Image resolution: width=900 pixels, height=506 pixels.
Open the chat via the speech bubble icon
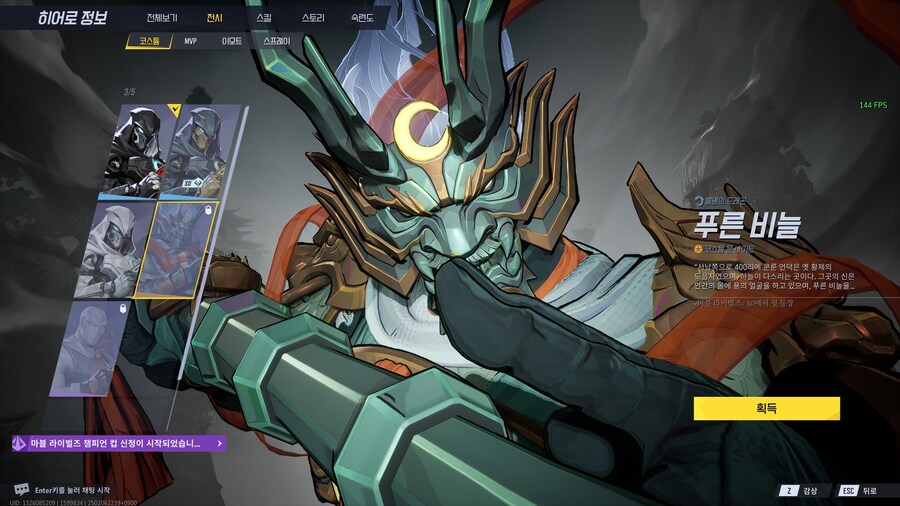click(21, 489)
